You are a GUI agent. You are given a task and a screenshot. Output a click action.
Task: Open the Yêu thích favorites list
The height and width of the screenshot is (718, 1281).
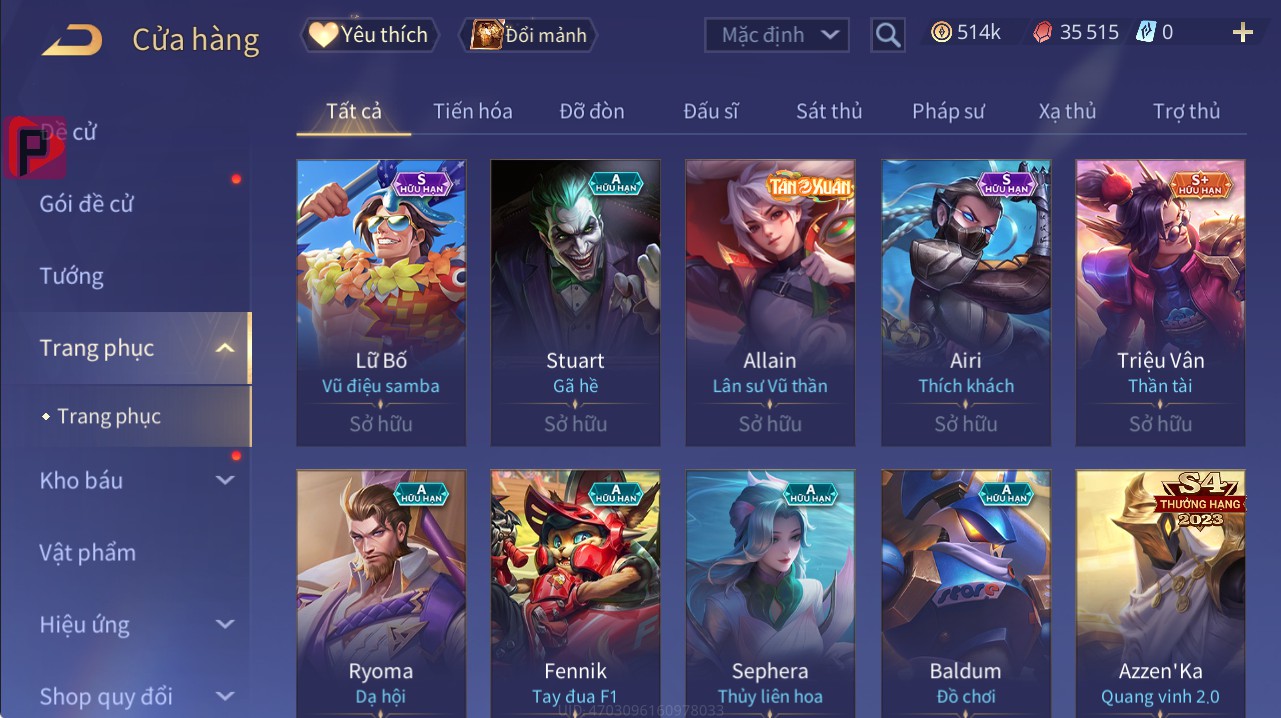click(368, 35)
